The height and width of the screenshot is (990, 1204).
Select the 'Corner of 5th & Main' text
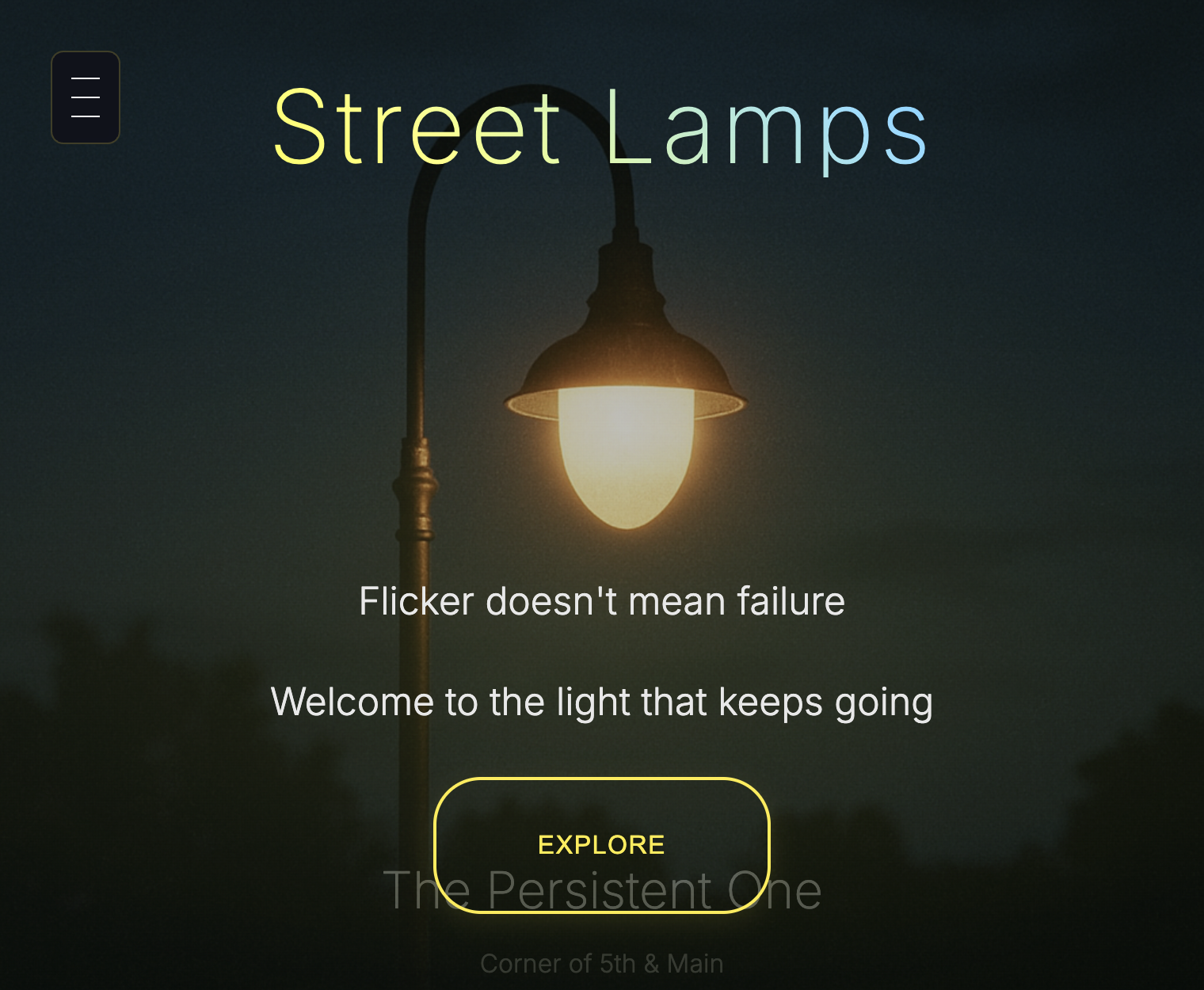[x=602, y=963]
